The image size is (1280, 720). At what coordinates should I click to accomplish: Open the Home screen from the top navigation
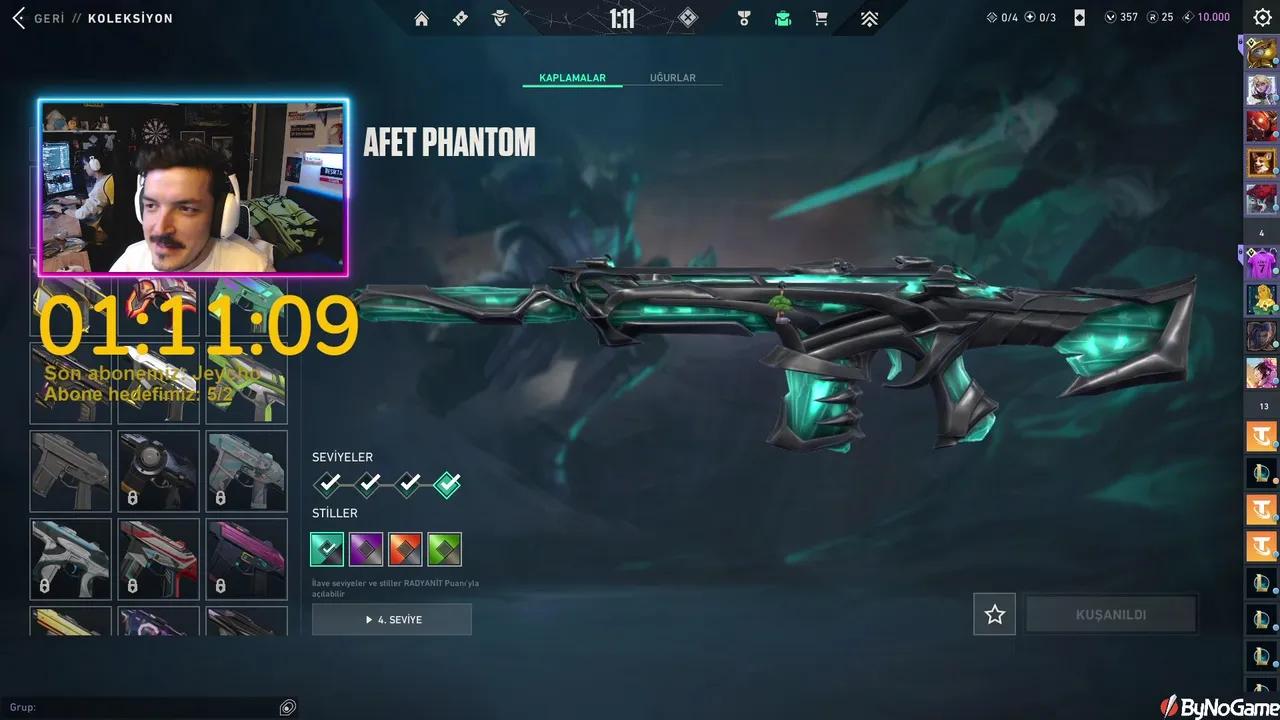[421, 18]
